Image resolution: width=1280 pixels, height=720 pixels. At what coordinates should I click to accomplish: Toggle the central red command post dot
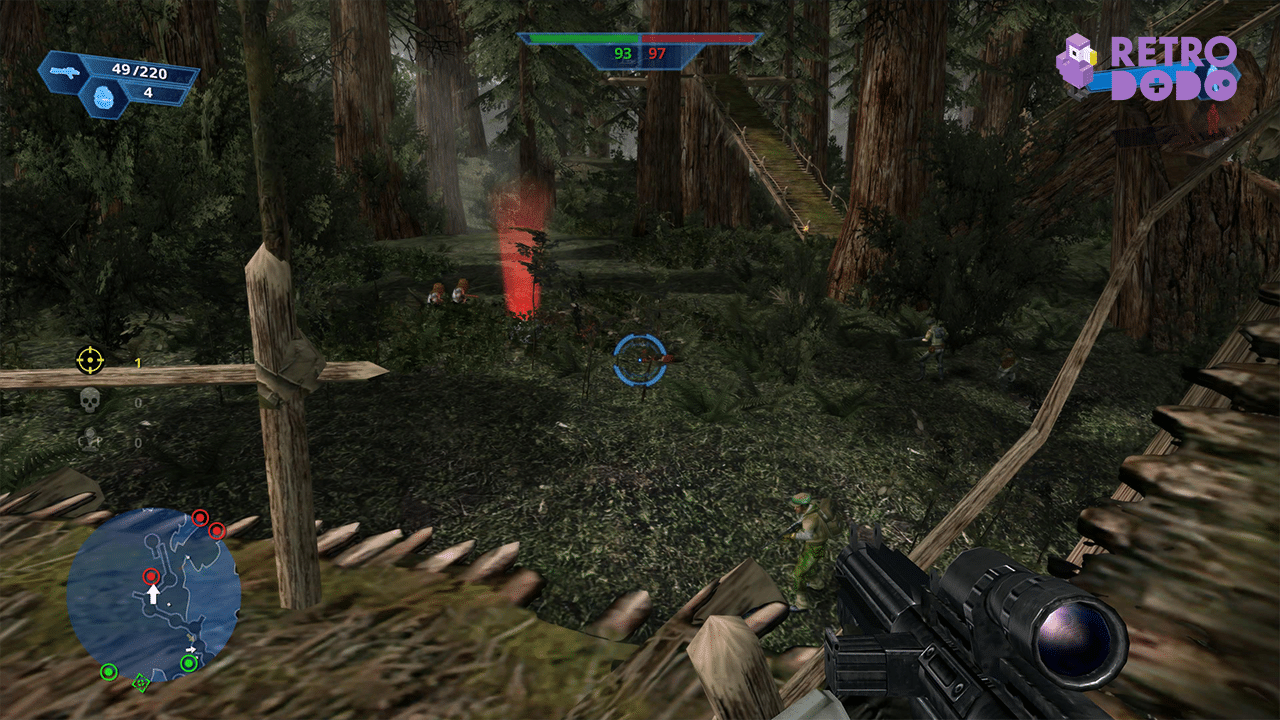[x=151, y=576]
